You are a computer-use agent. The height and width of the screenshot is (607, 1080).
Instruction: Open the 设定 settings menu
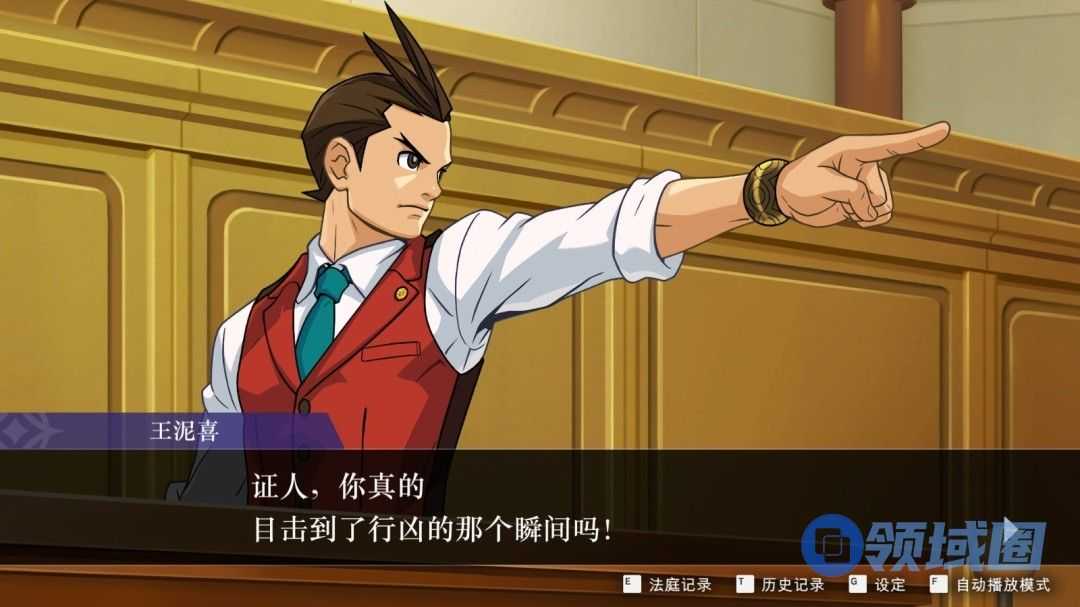click(x=878, y=584)
